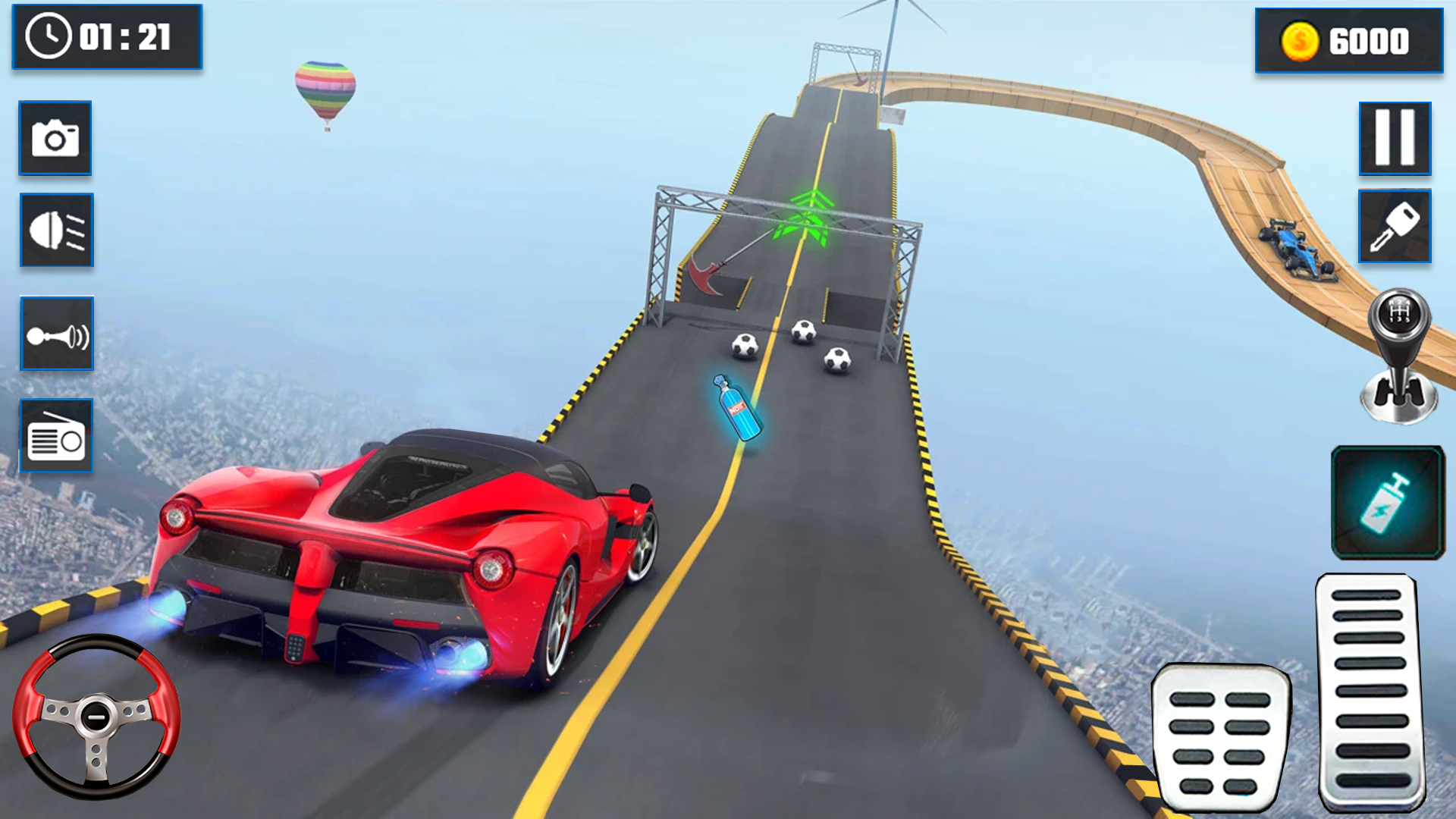
Task: Open the pause menu
Action: pos(1395,140)
